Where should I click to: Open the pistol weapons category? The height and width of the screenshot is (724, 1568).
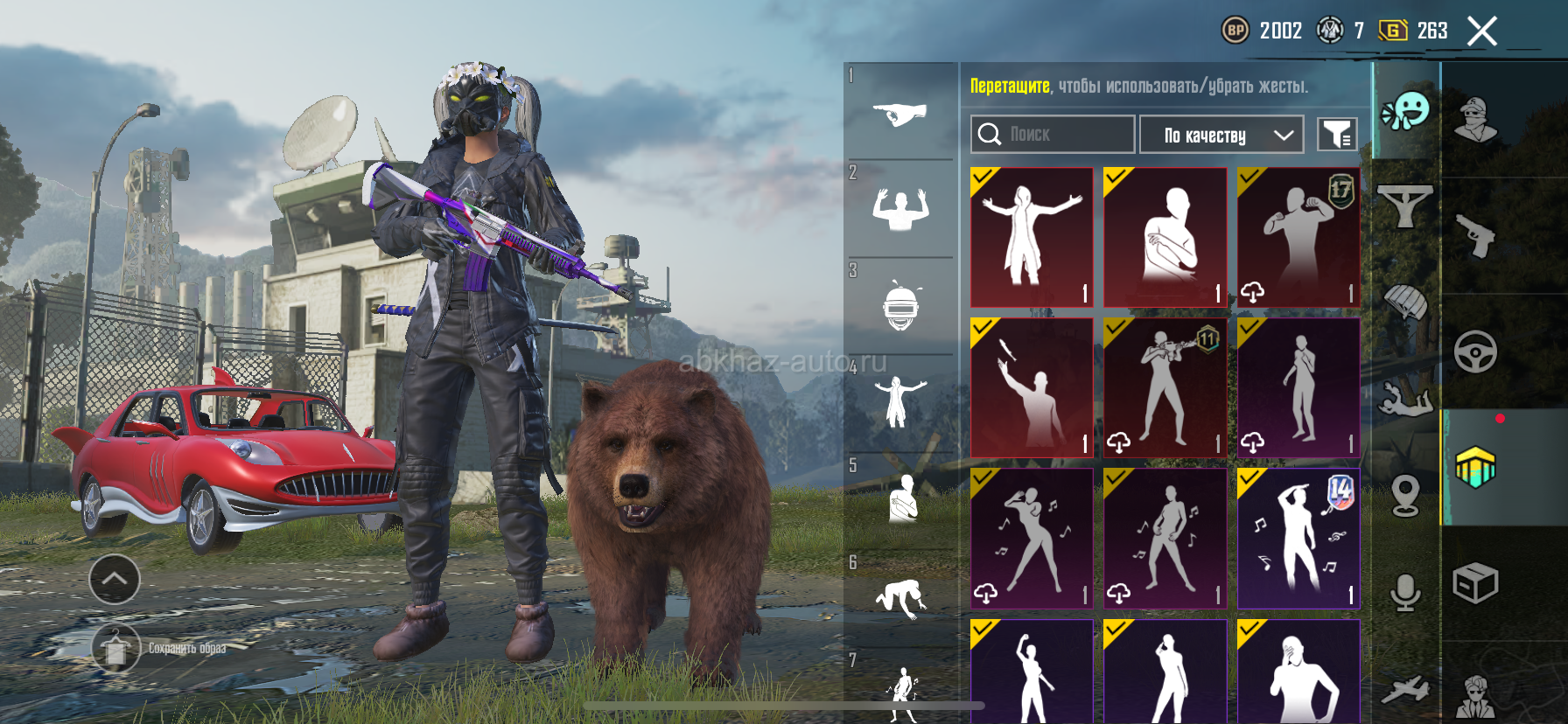pos(1476,235)
